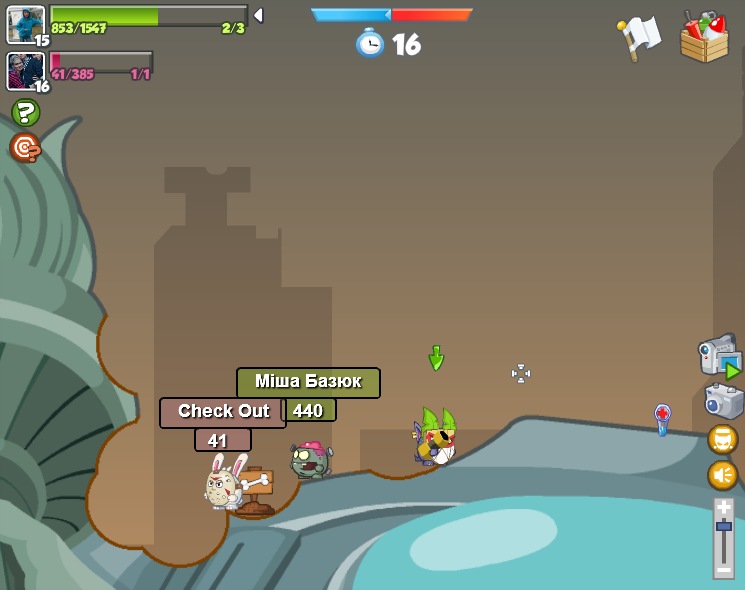Select the level 16 player avatar
Image resolution: width=745 pixels, height=590 pixels.
coord(25,71)
